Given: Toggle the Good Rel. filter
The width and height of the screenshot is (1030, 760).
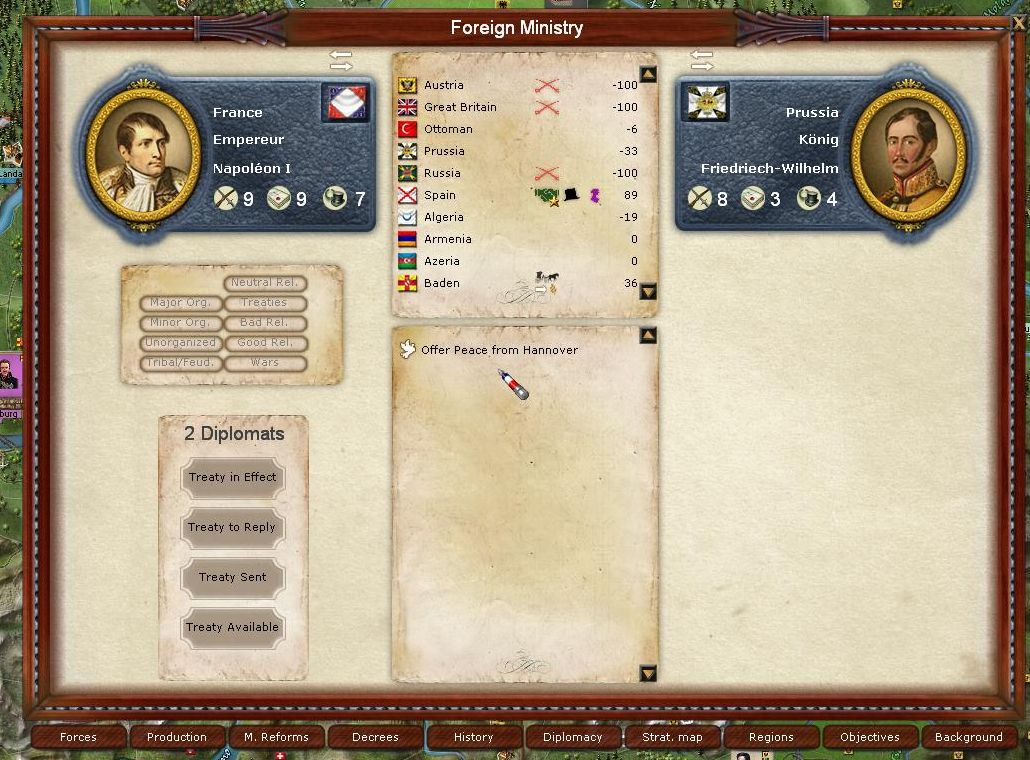Looking at the screenshot, I should (265, 343).
